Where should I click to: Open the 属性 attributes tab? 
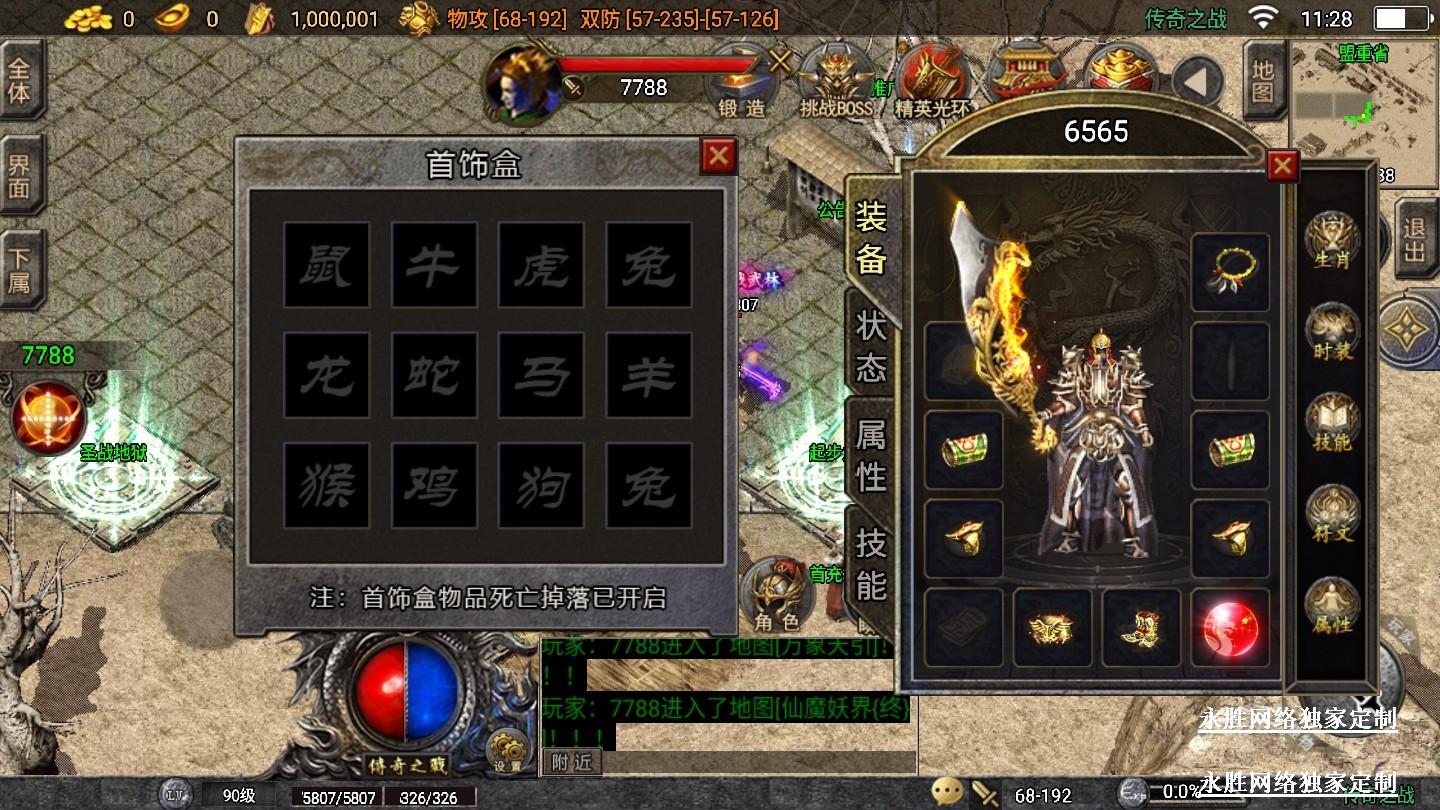pos(871,455)
